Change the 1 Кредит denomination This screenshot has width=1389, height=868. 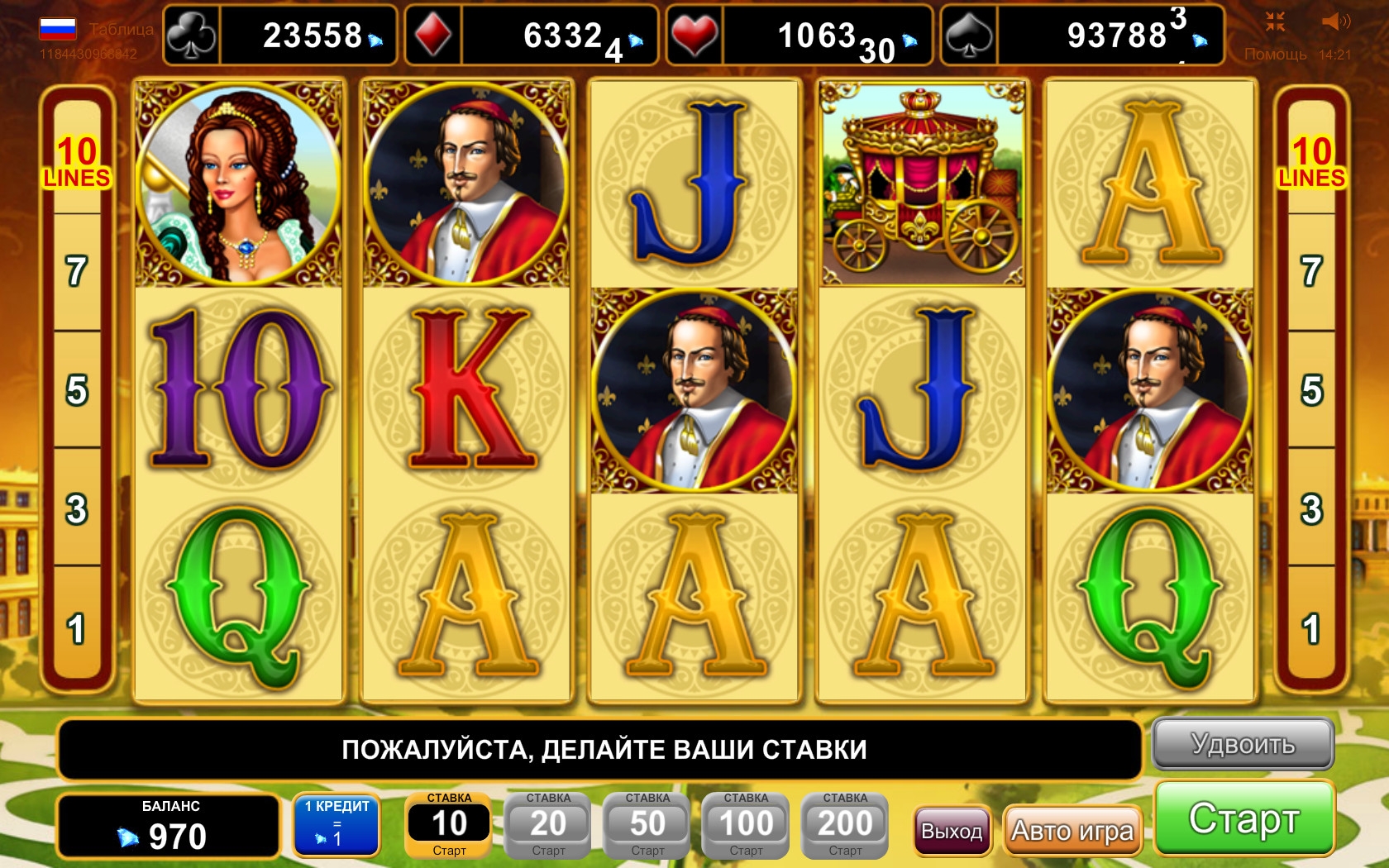tap(337, 823)
